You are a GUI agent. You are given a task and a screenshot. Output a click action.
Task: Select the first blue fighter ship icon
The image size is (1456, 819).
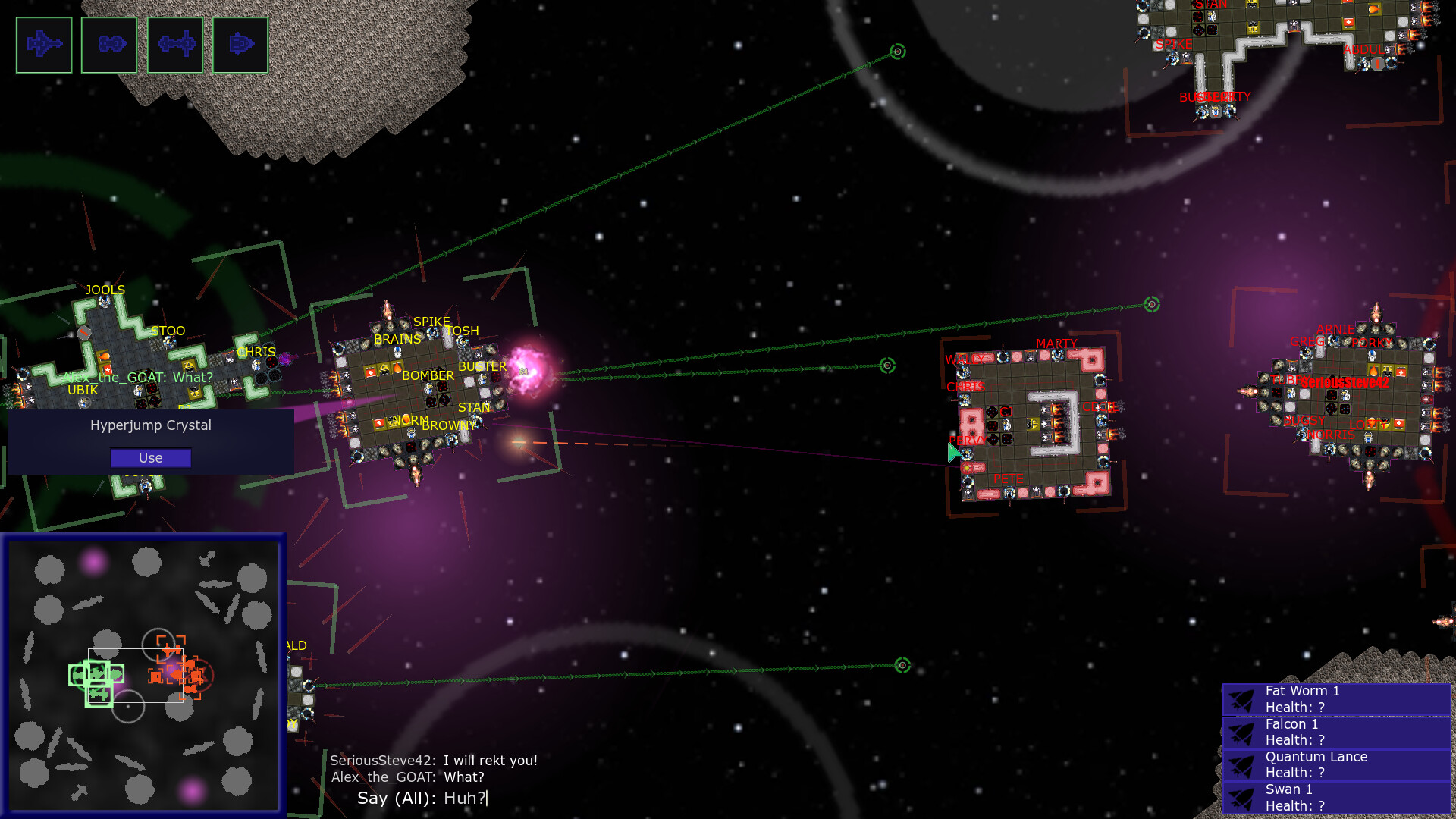point(44,45)
